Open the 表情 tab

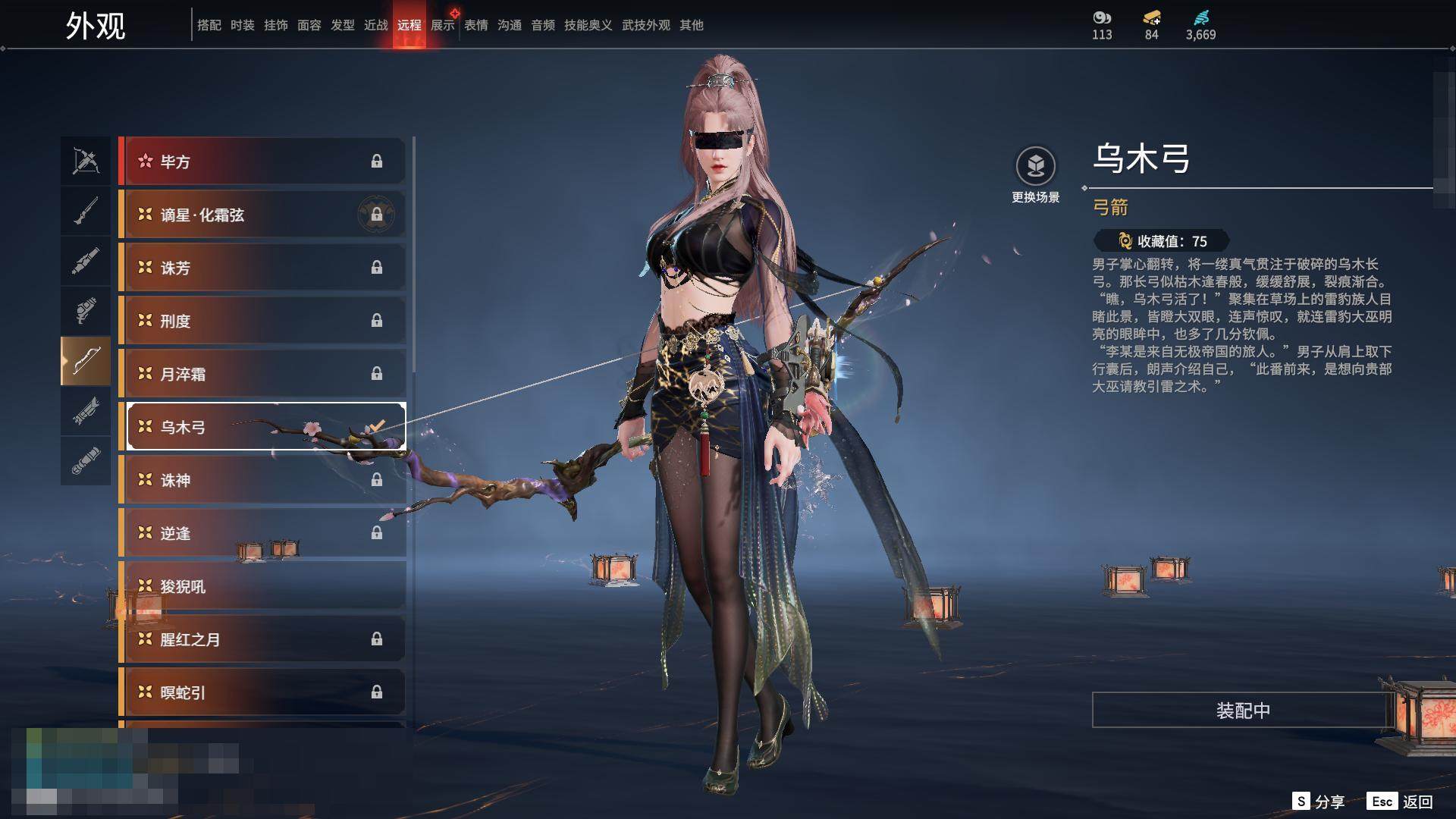(476, 25)
